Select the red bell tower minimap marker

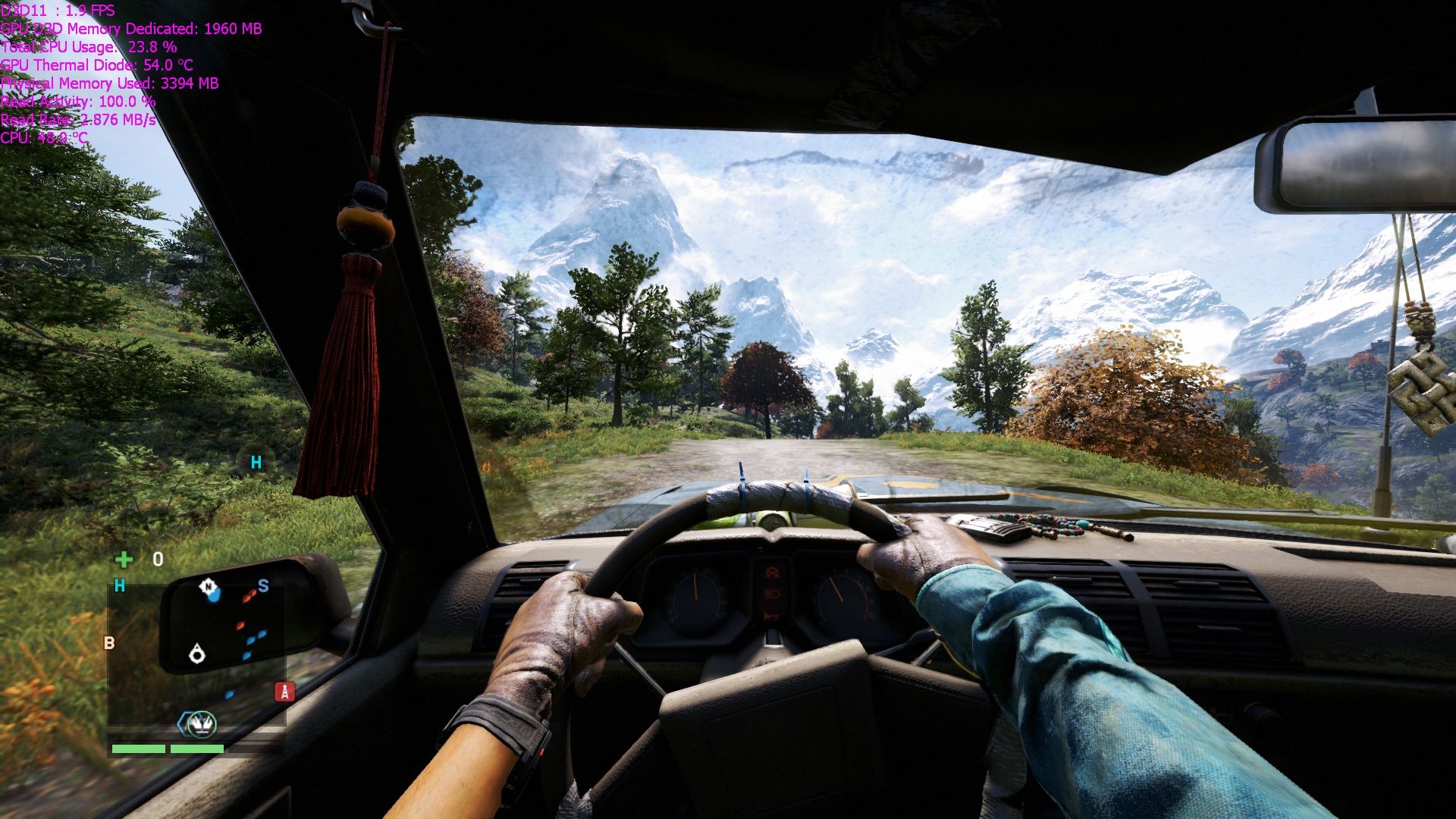coord(284,692)
